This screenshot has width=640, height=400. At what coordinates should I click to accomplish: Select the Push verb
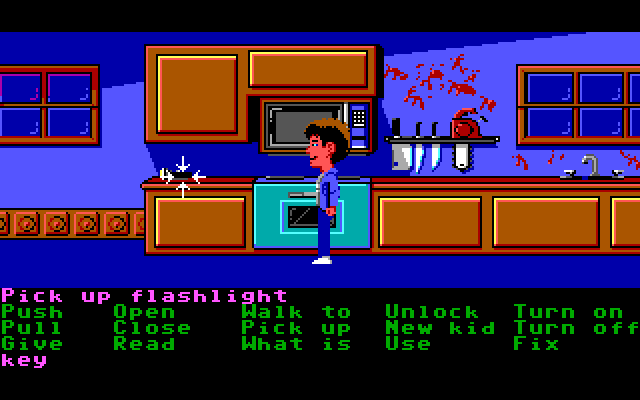coord(32,312)
